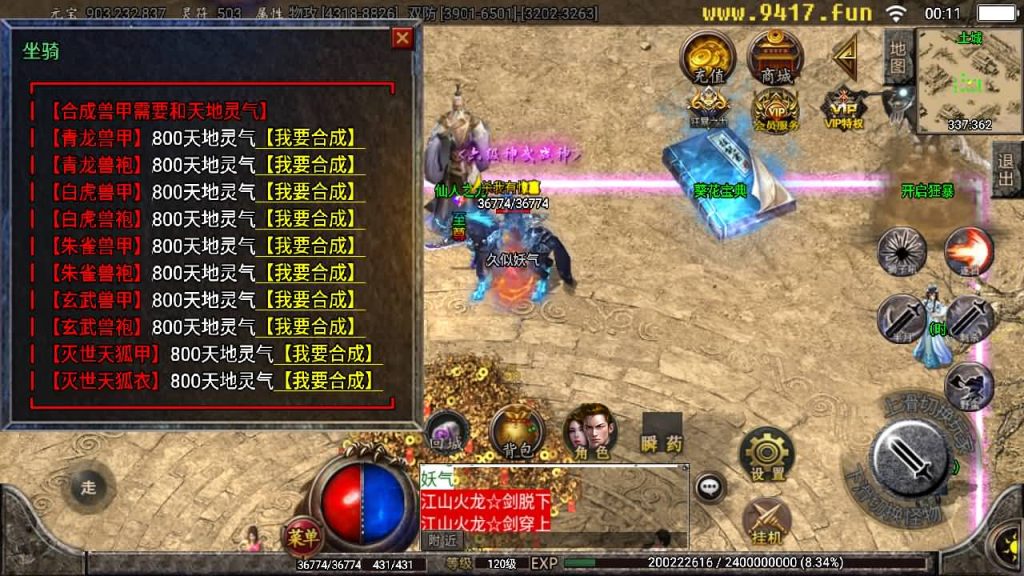Viewport: 1024px width, 576px height.
Task: Open VIP特权 privileges
Action: [x=843, y=106]
